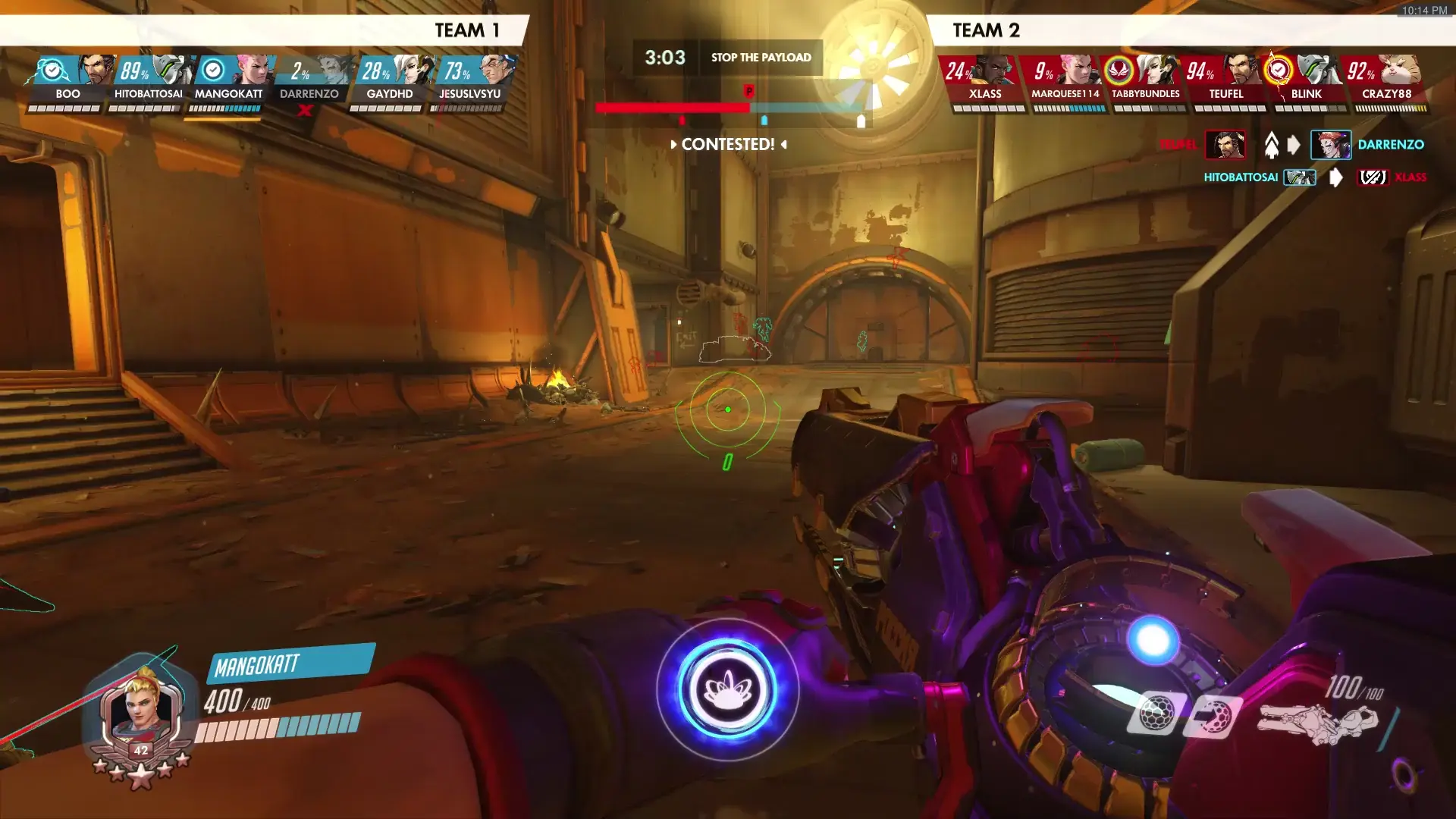
Task: Choose MARQUESE114's roster card
Action: click(x=1065, y=80)
